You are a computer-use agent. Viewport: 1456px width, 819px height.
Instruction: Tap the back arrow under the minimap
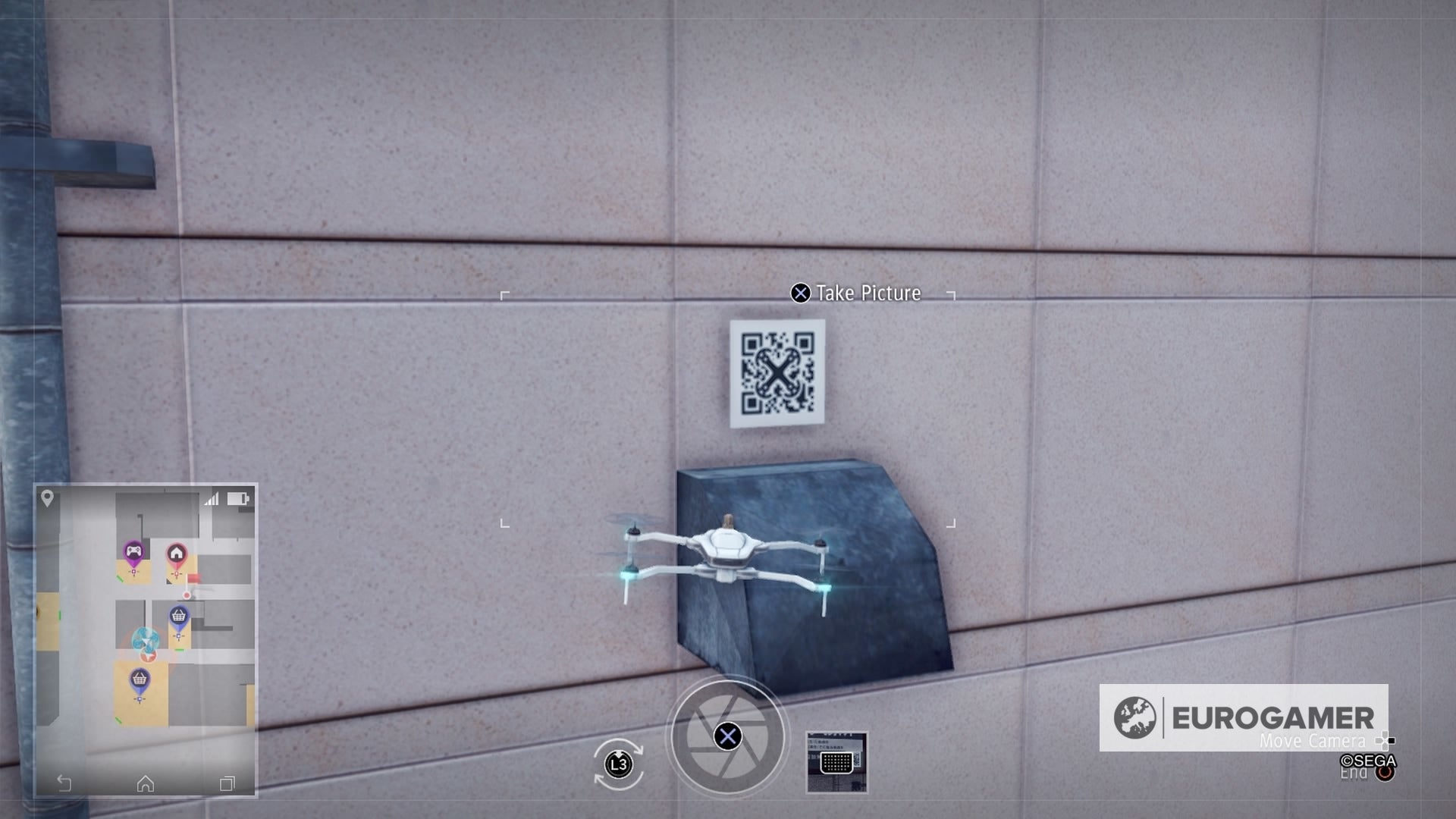(64, 782)
